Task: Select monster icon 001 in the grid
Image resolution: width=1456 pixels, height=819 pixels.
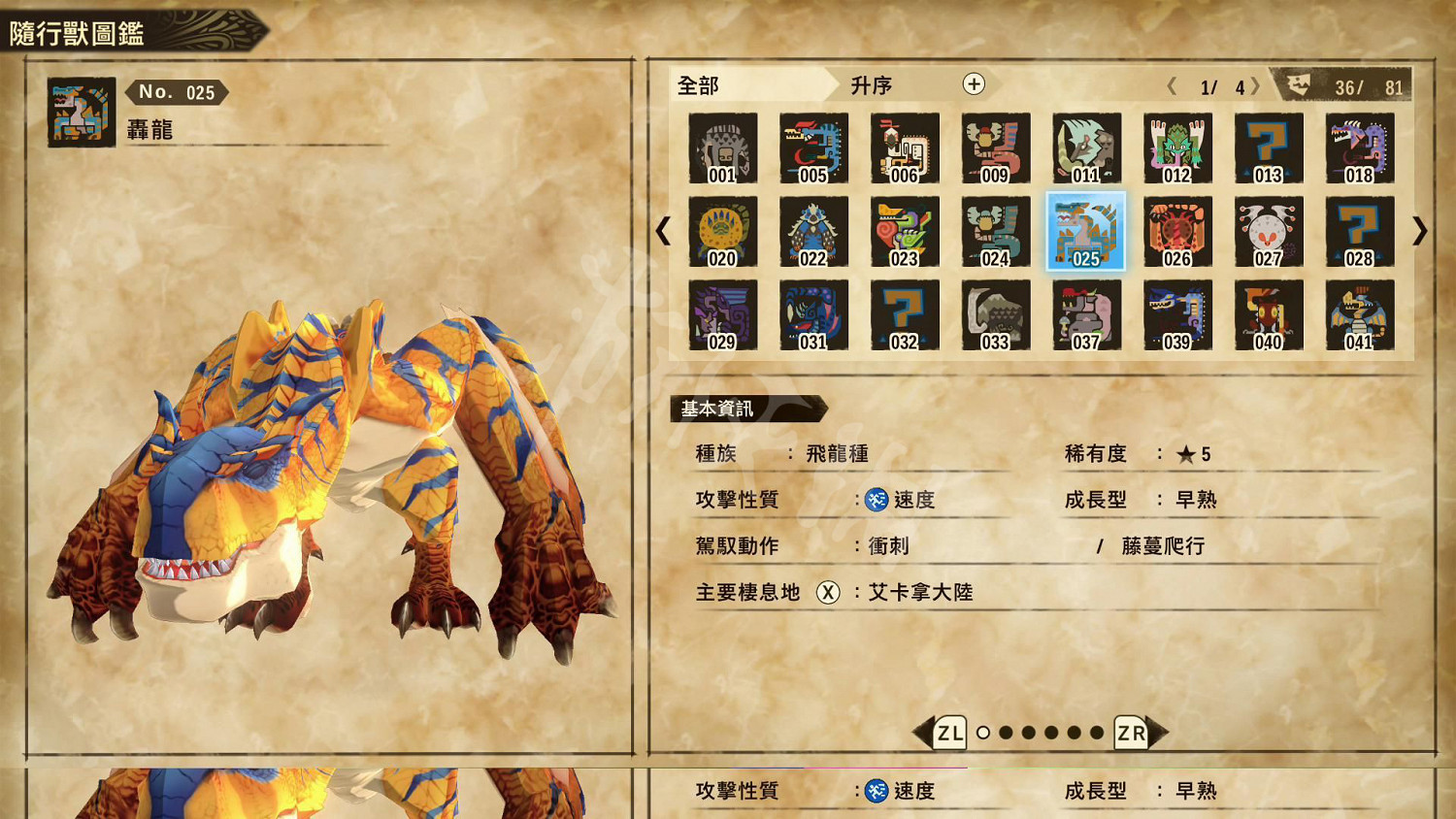Action: [x=722, y=148]
